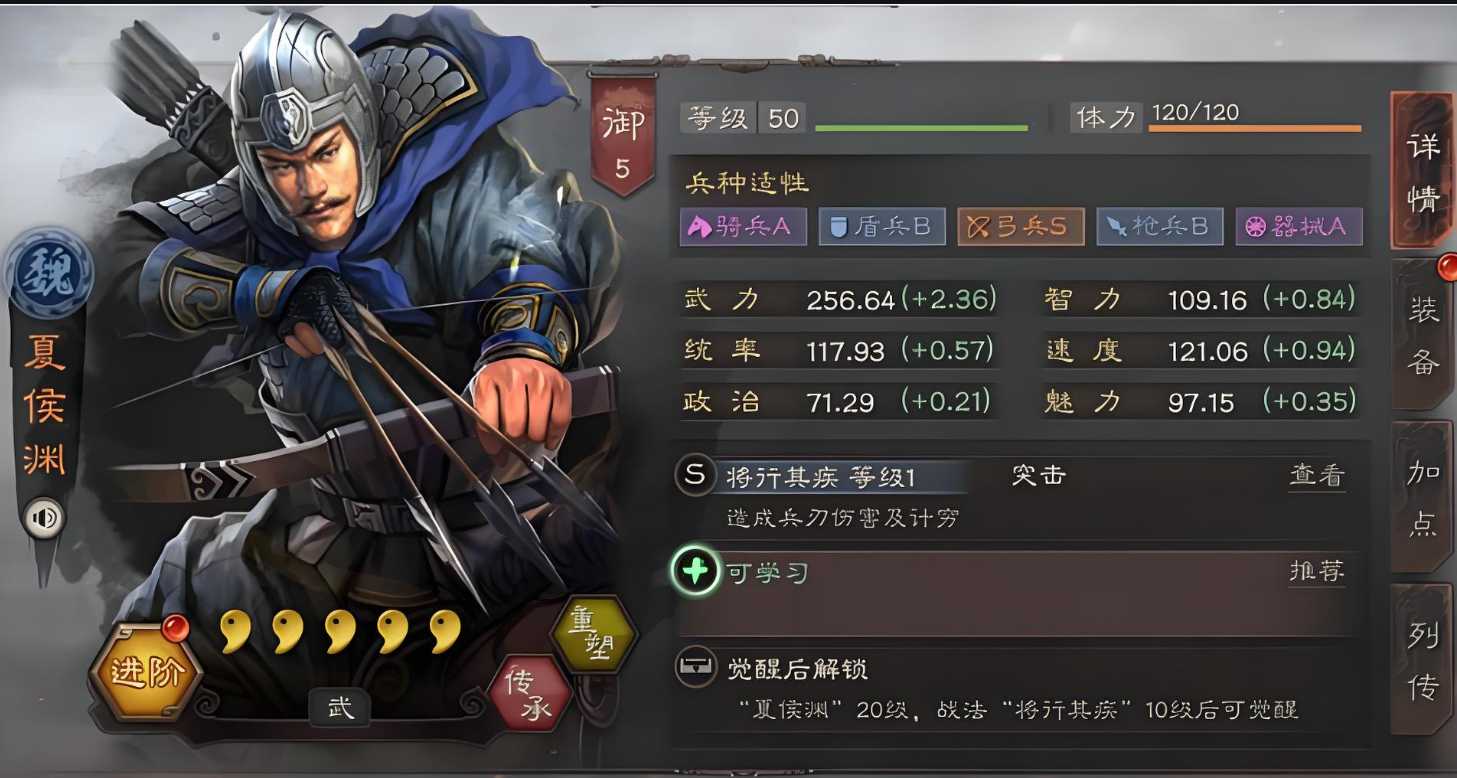Click the 盾兵B shield troop badge
Image resolution: width=1457 pixels, height=778 pixels.
[881, 226]
